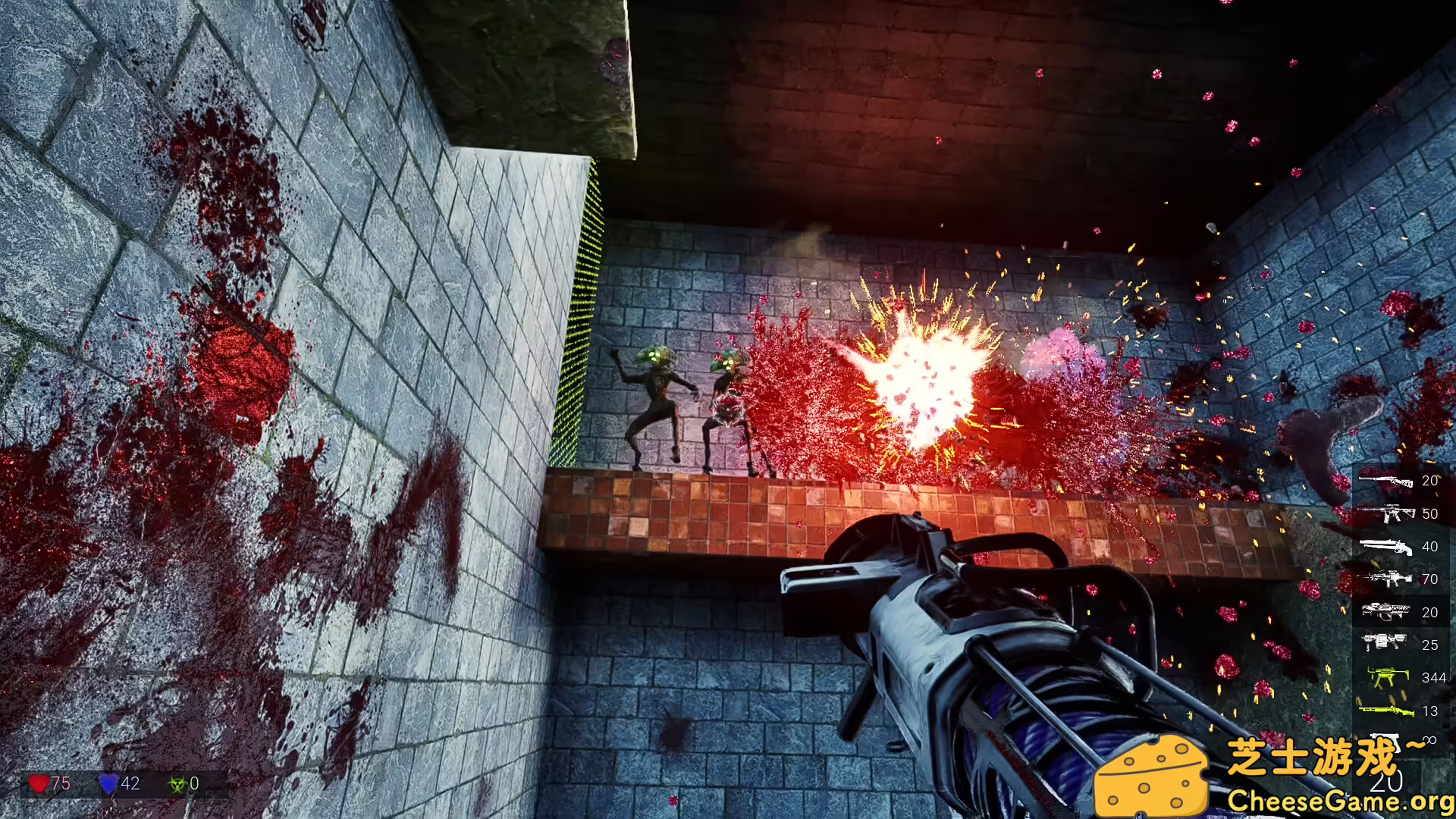This screenshot has width=1456, height=819.
Task: Click the health value 75
Action: pos(61,782)
